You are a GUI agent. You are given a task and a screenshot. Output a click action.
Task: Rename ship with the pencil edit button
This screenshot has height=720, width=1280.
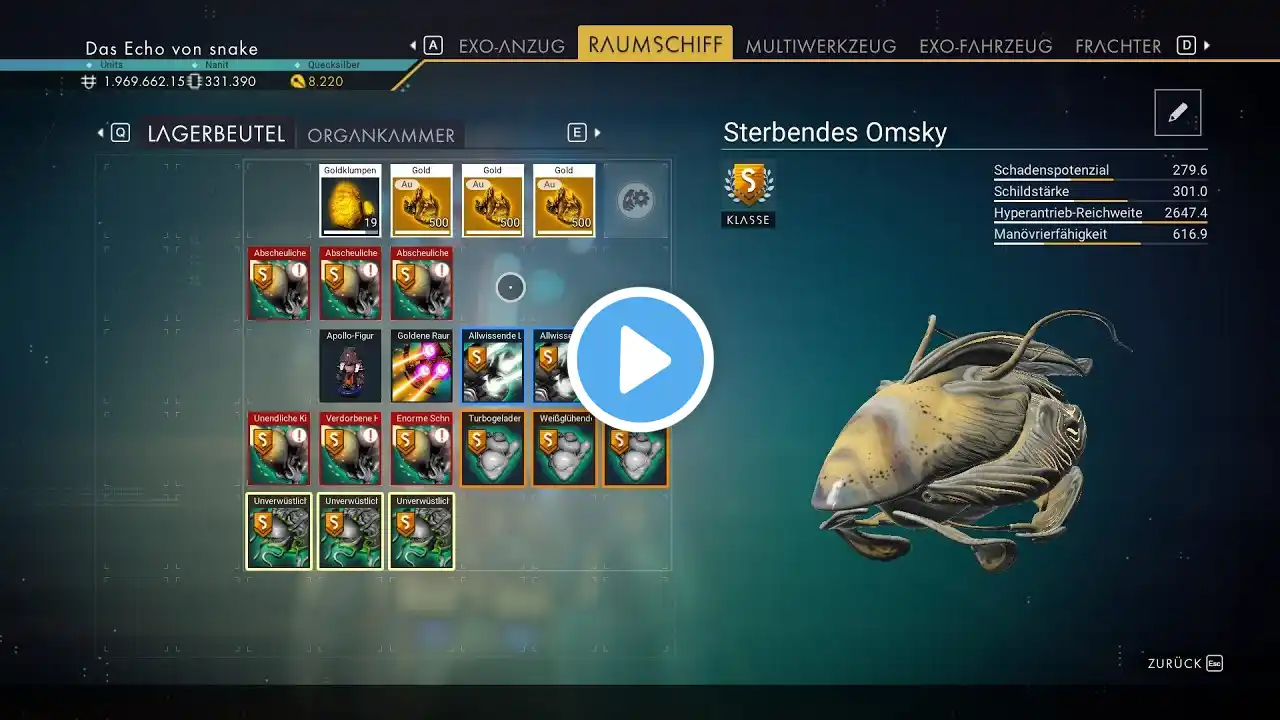(1177, 113)
